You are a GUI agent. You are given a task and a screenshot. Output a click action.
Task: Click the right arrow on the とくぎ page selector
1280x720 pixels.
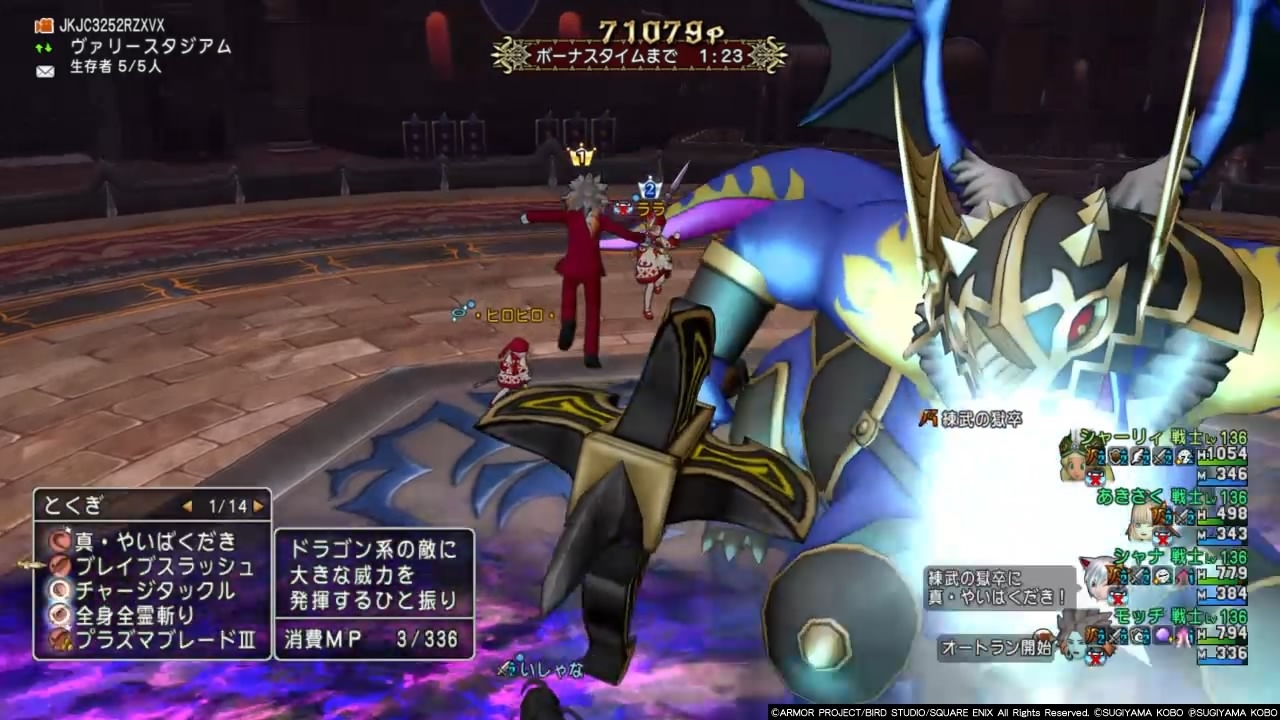pyautogui.click(x=256, y=505)
